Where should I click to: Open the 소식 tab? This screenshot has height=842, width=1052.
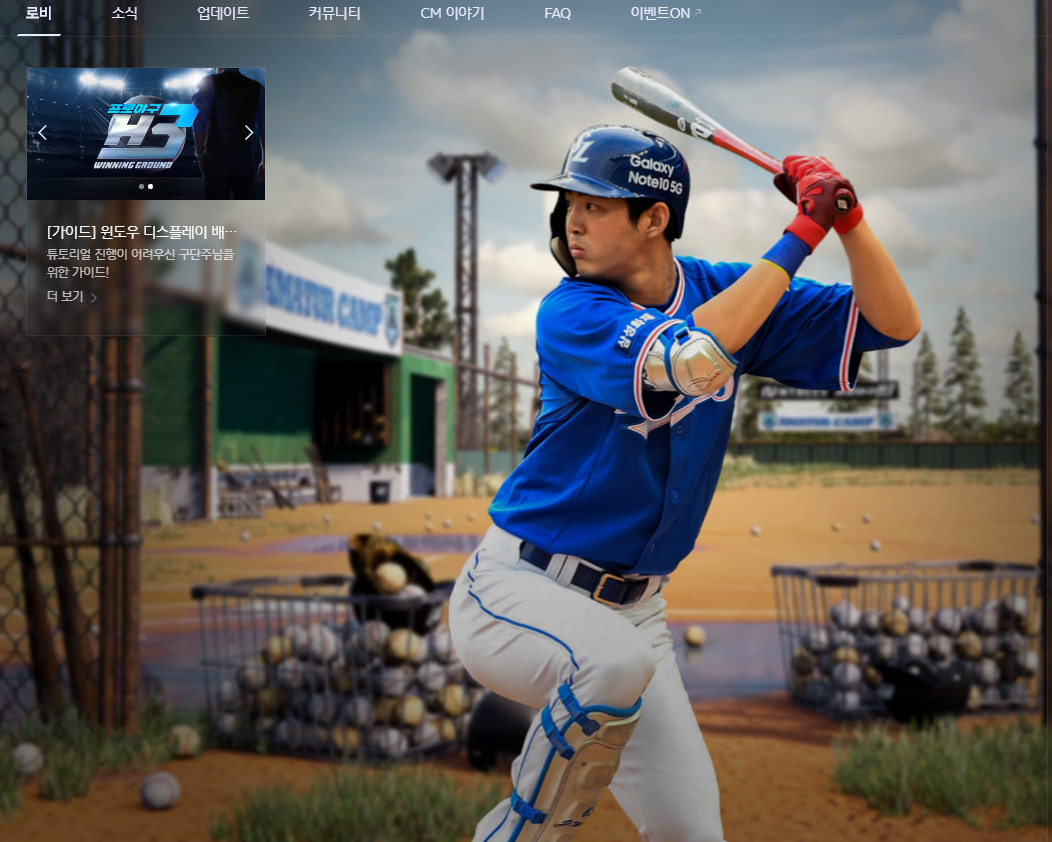pyautogui.click(x=125, y=14)
